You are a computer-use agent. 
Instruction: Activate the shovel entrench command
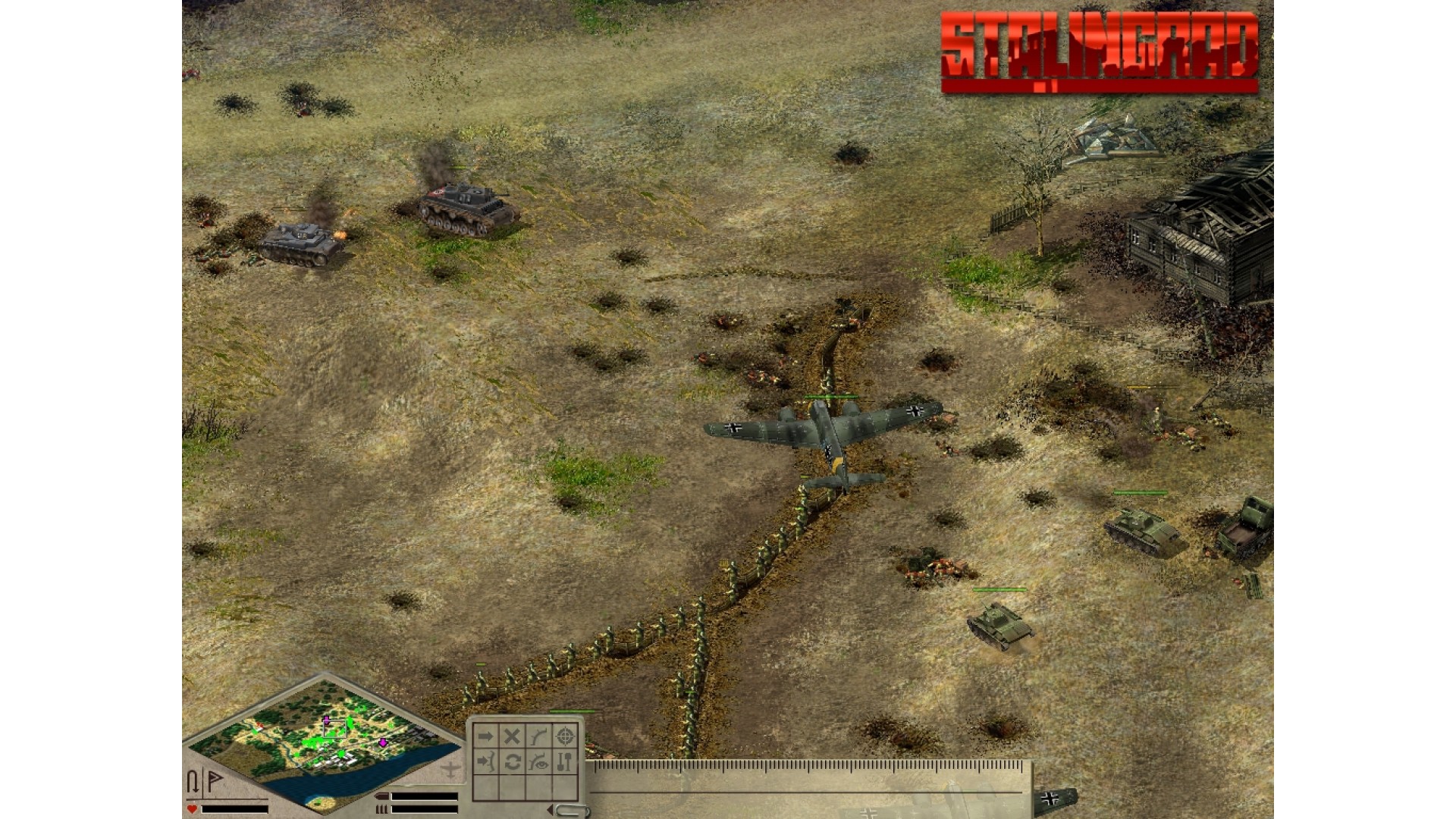[565, 762]
